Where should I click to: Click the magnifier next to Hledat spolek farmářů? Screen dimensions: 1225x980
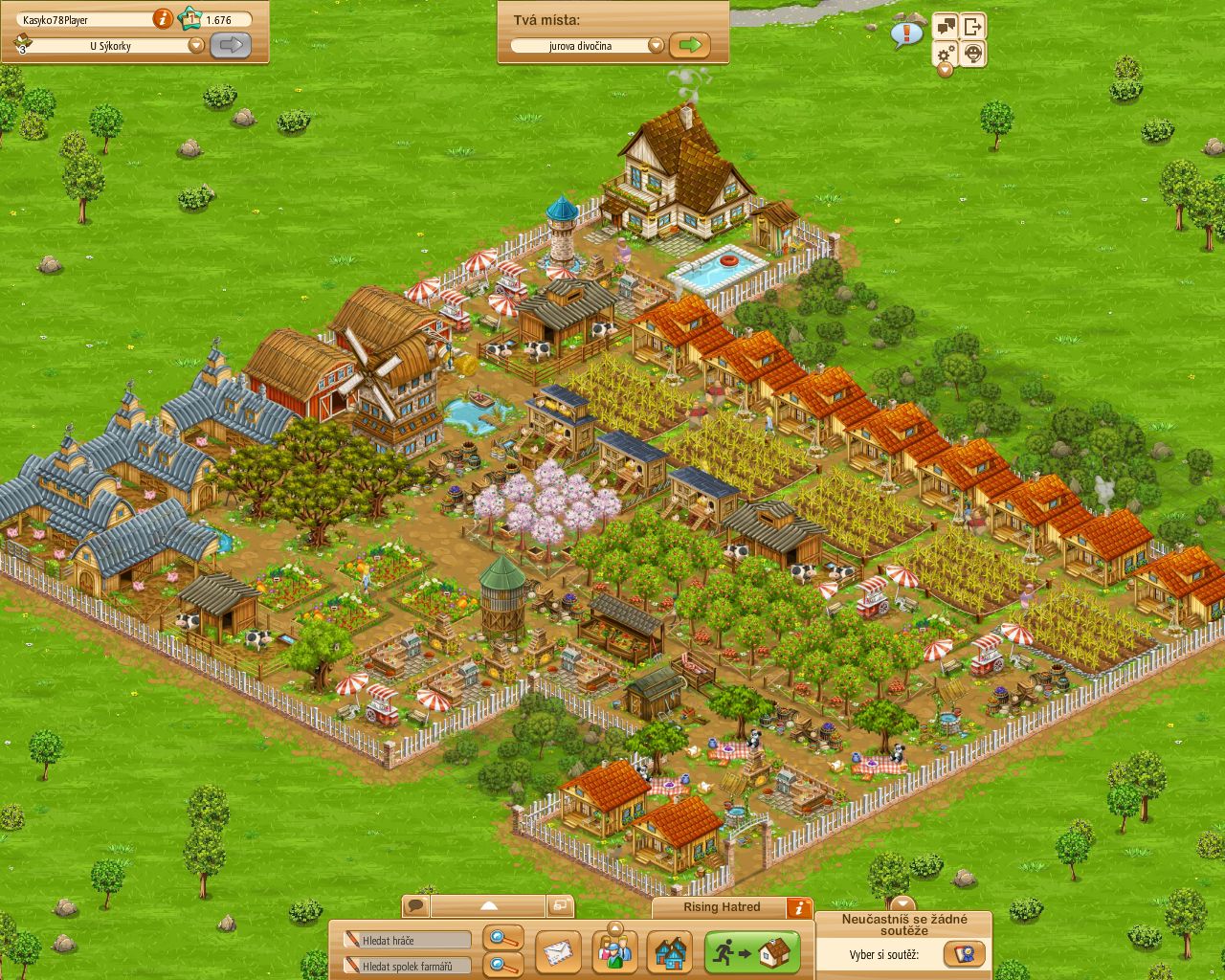[501, 965]
